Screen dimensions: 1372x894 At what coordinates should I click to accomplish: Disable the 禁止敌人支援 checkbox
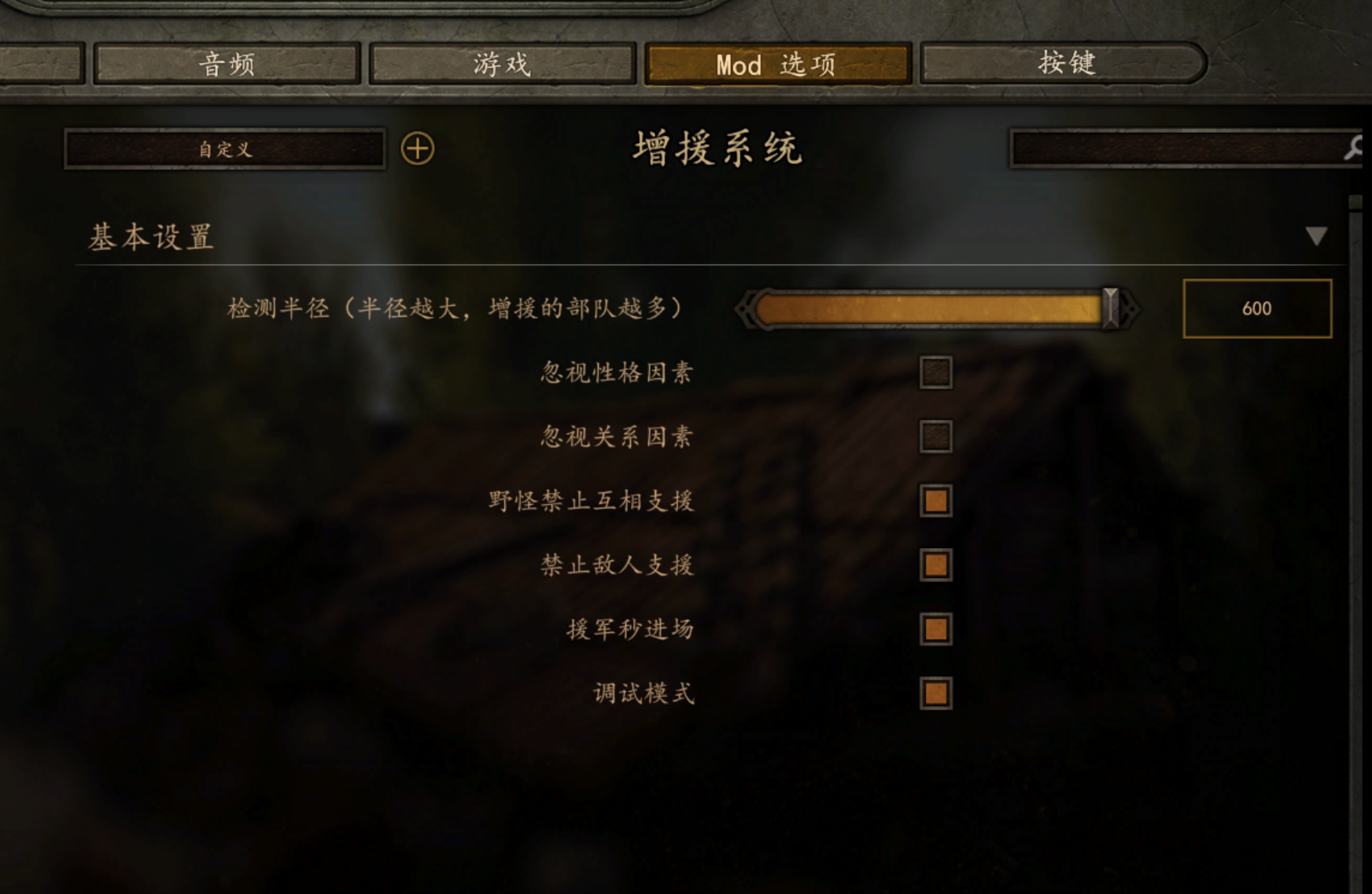[x=935, y=565]
